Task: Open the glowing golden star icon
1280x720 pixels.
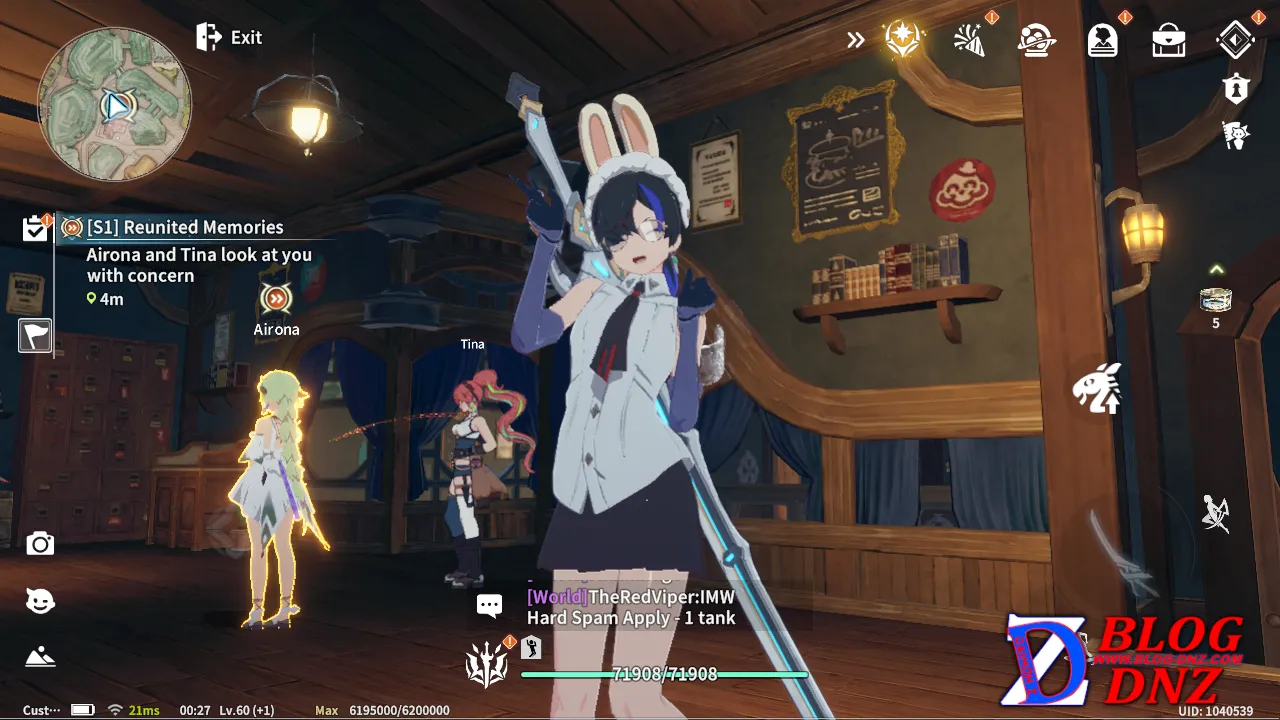Action: pyautogui.click(x=903, y=40)
